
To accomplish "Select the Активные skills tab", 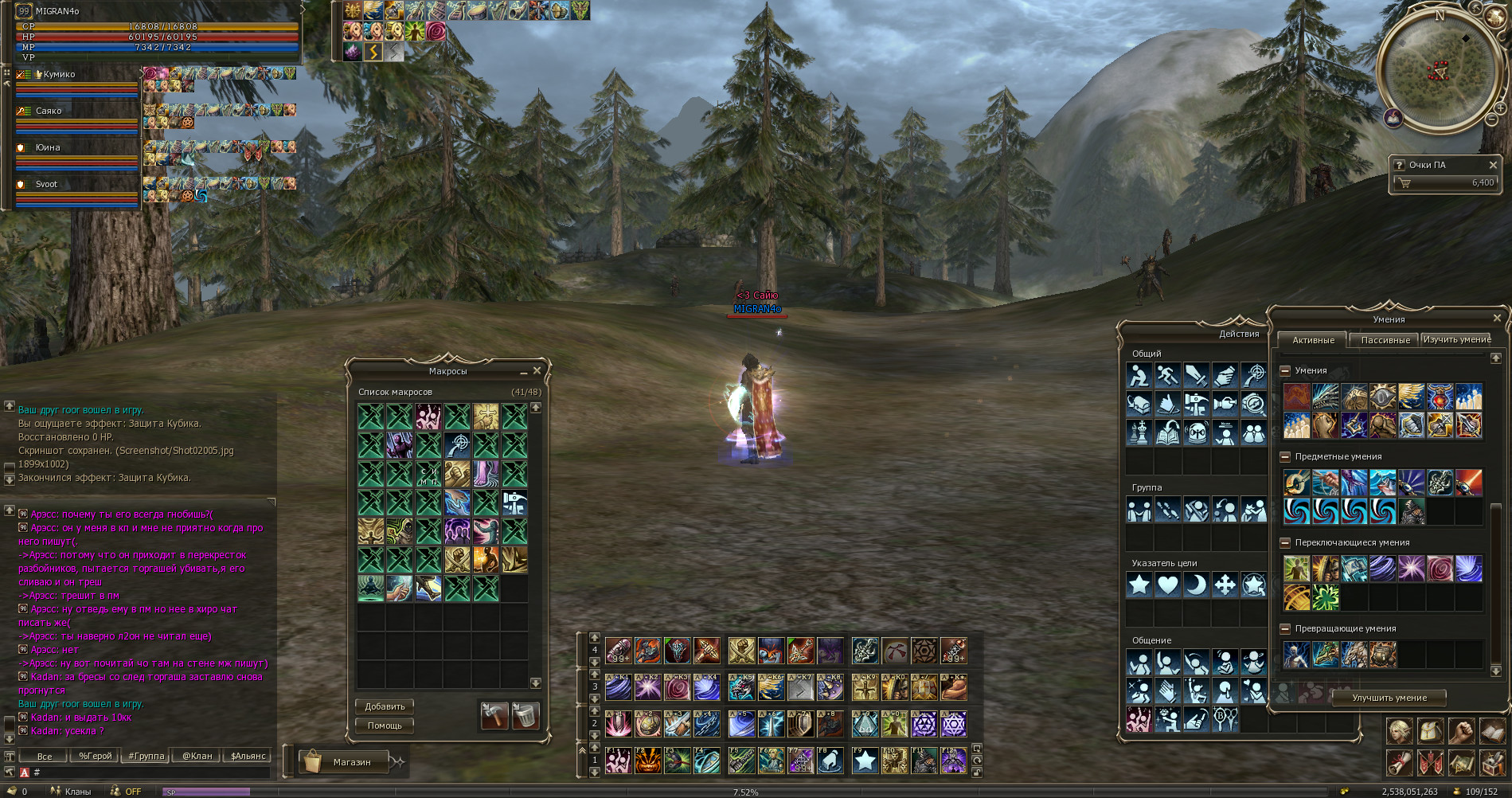I will (x=1313, y=340).
